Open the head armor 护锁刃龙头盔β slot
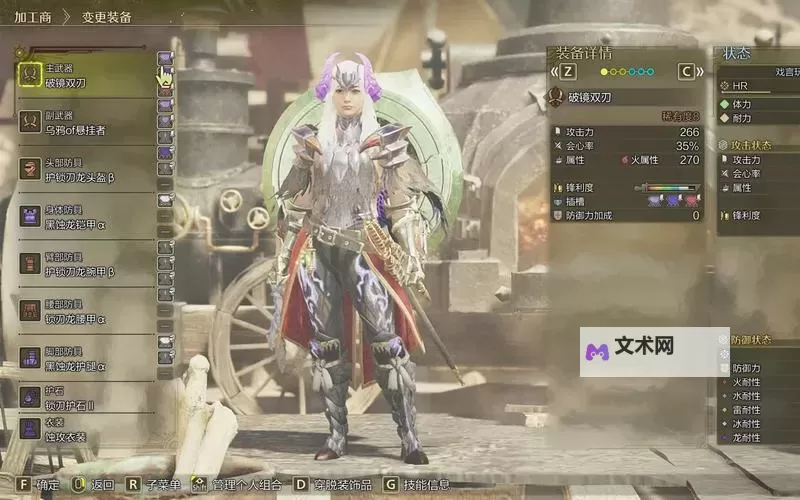This screenshot has width=800, height=500. (x=85, y=171)
